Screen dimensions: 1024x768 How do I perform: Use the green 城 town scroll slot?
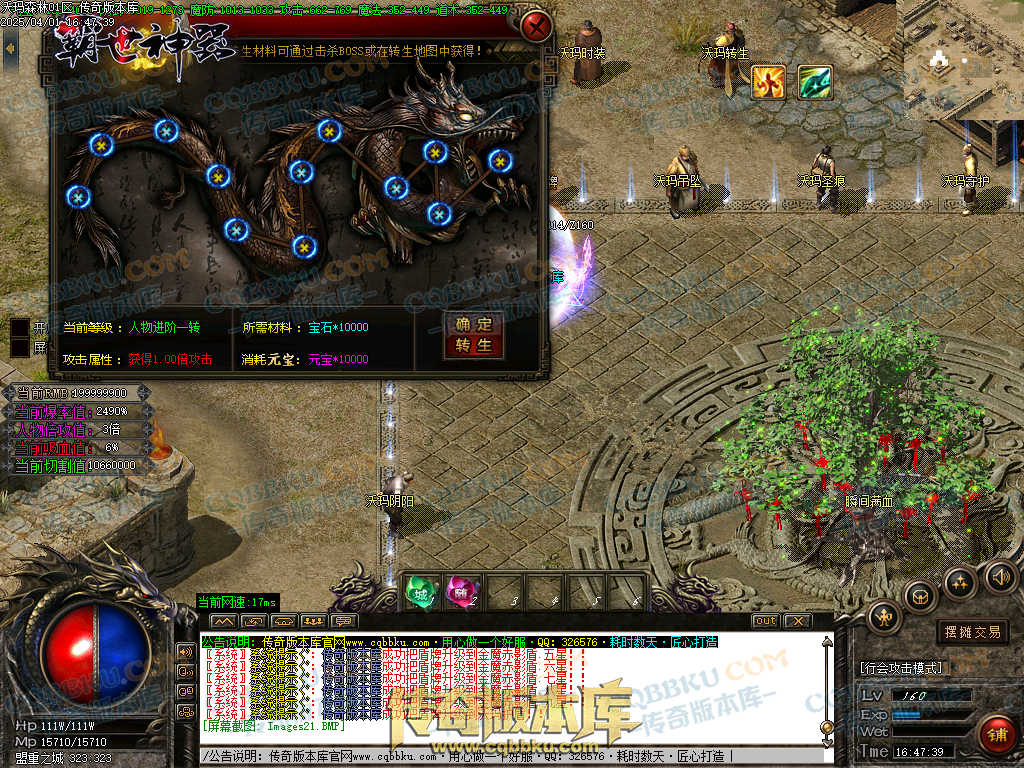tap(421, 592)
